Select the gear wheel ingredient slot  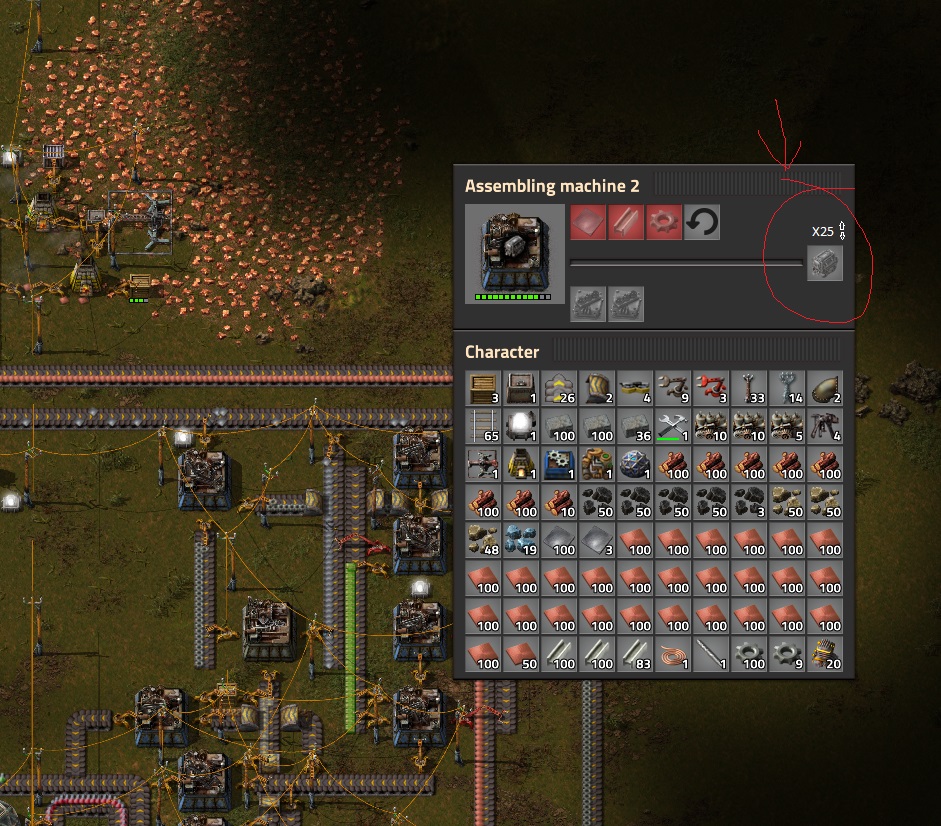click(664, 223)
